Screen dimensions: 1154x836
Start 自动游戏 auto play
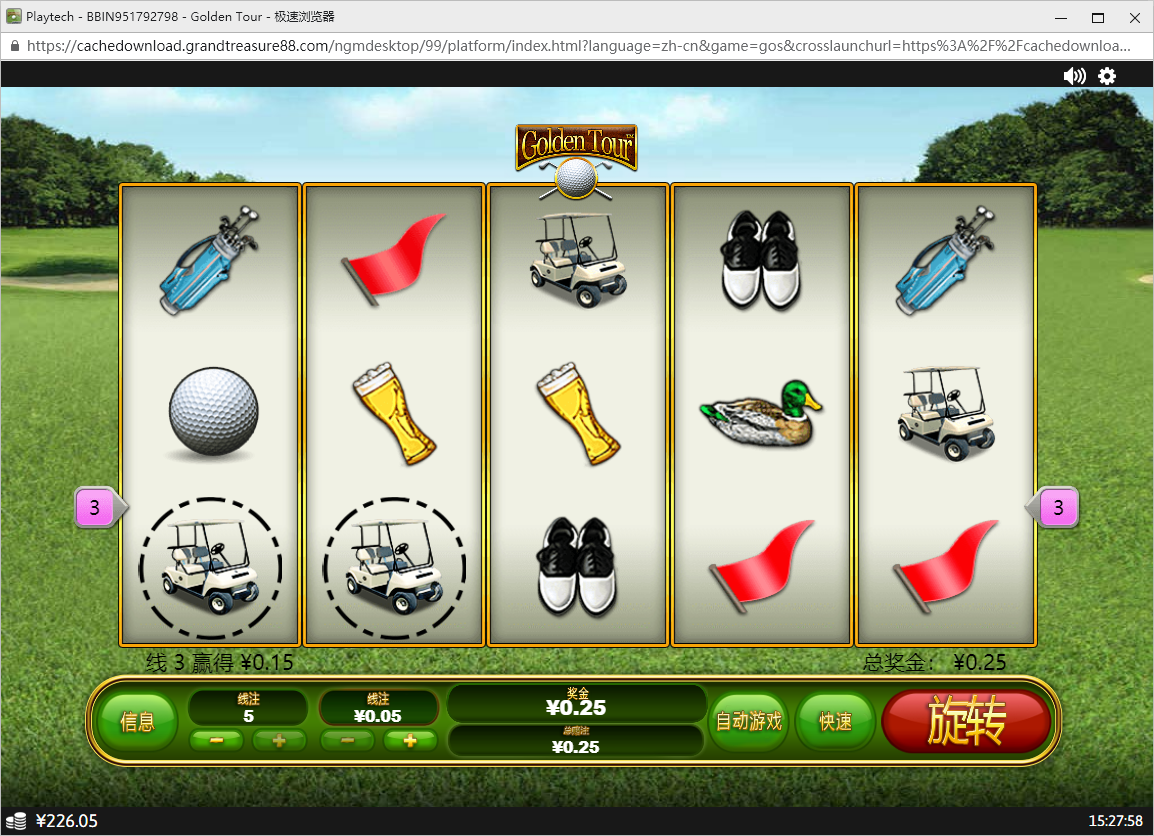(748, 721)
